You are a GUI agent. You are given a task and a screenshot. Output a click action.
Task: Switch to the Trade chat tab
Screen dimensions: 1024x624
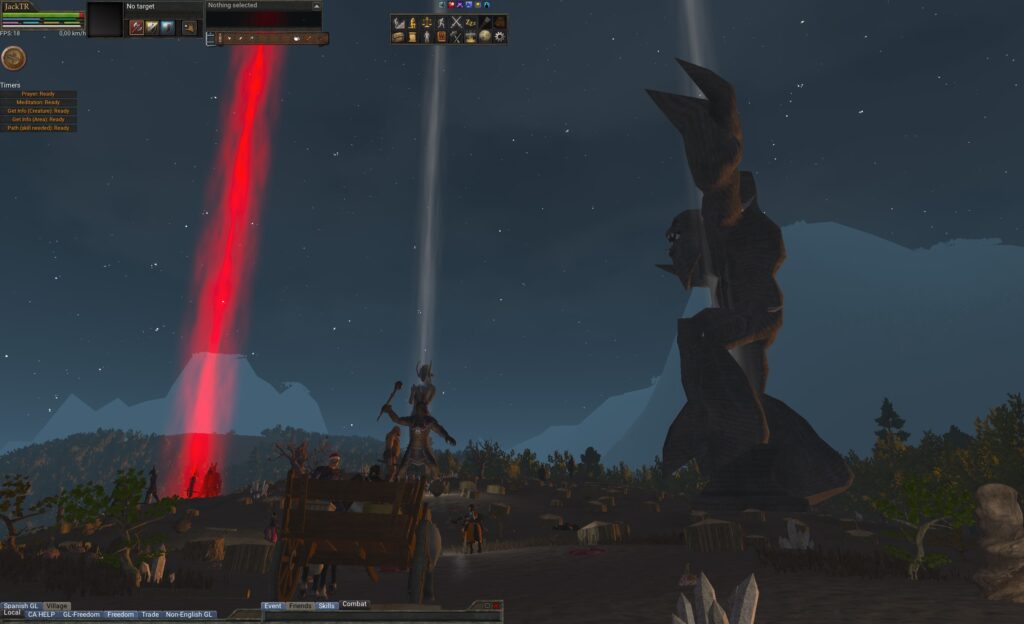[150, 615]
